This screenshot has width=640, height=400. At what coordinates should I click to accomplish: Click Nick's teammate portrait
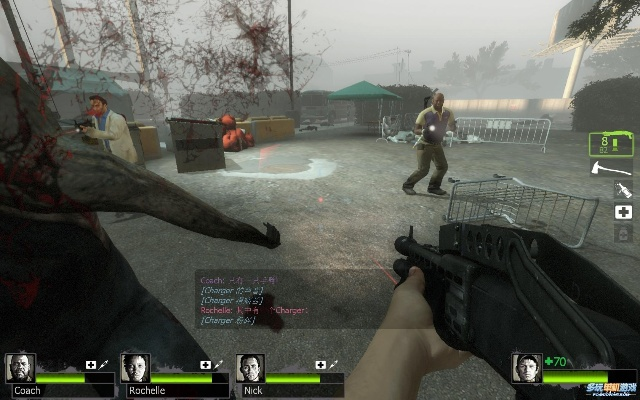[251, 367]
